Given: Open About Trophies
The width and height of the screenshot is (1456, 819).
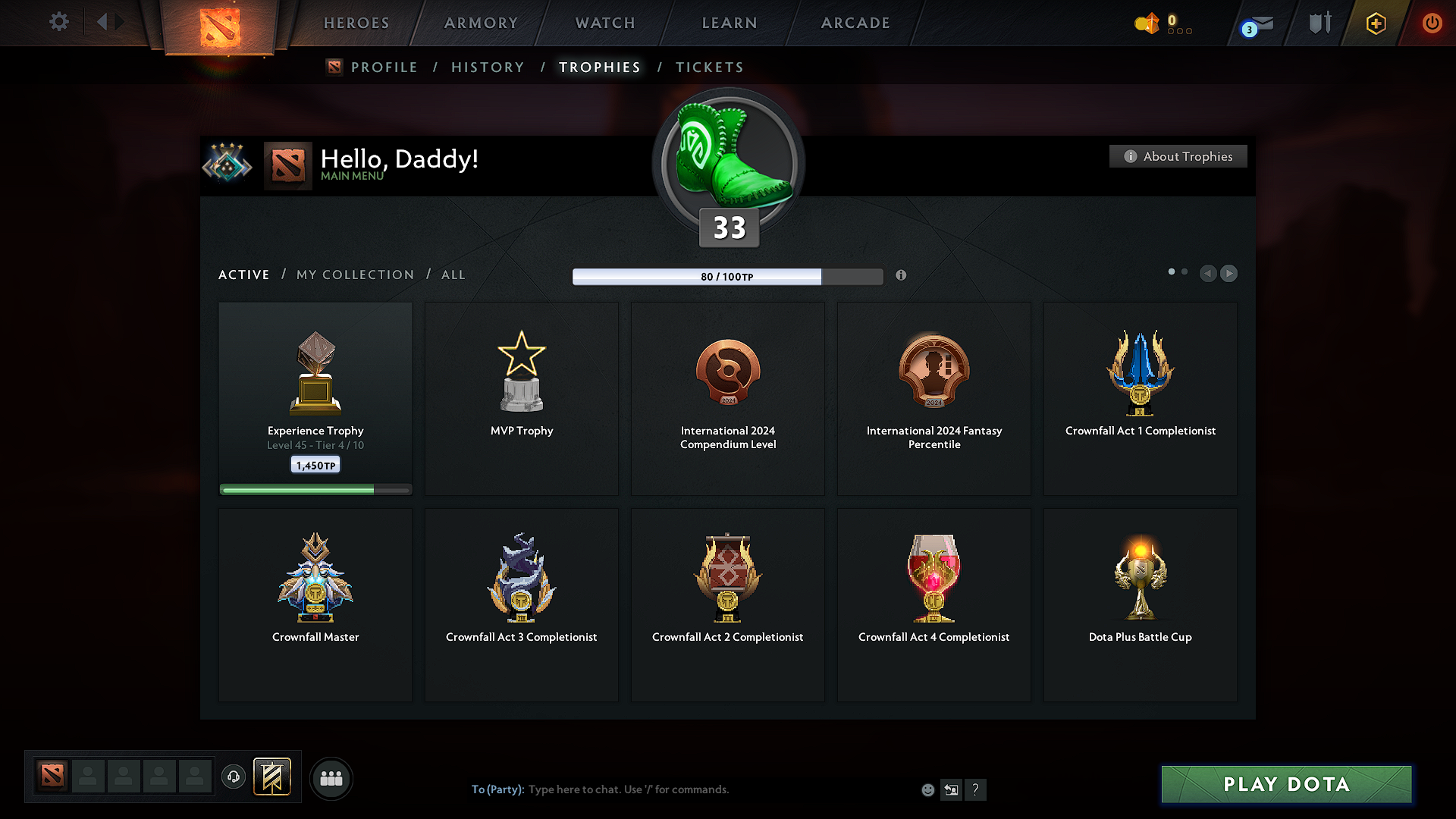Looking at the screenshot, I should [x=1178, y=156].
